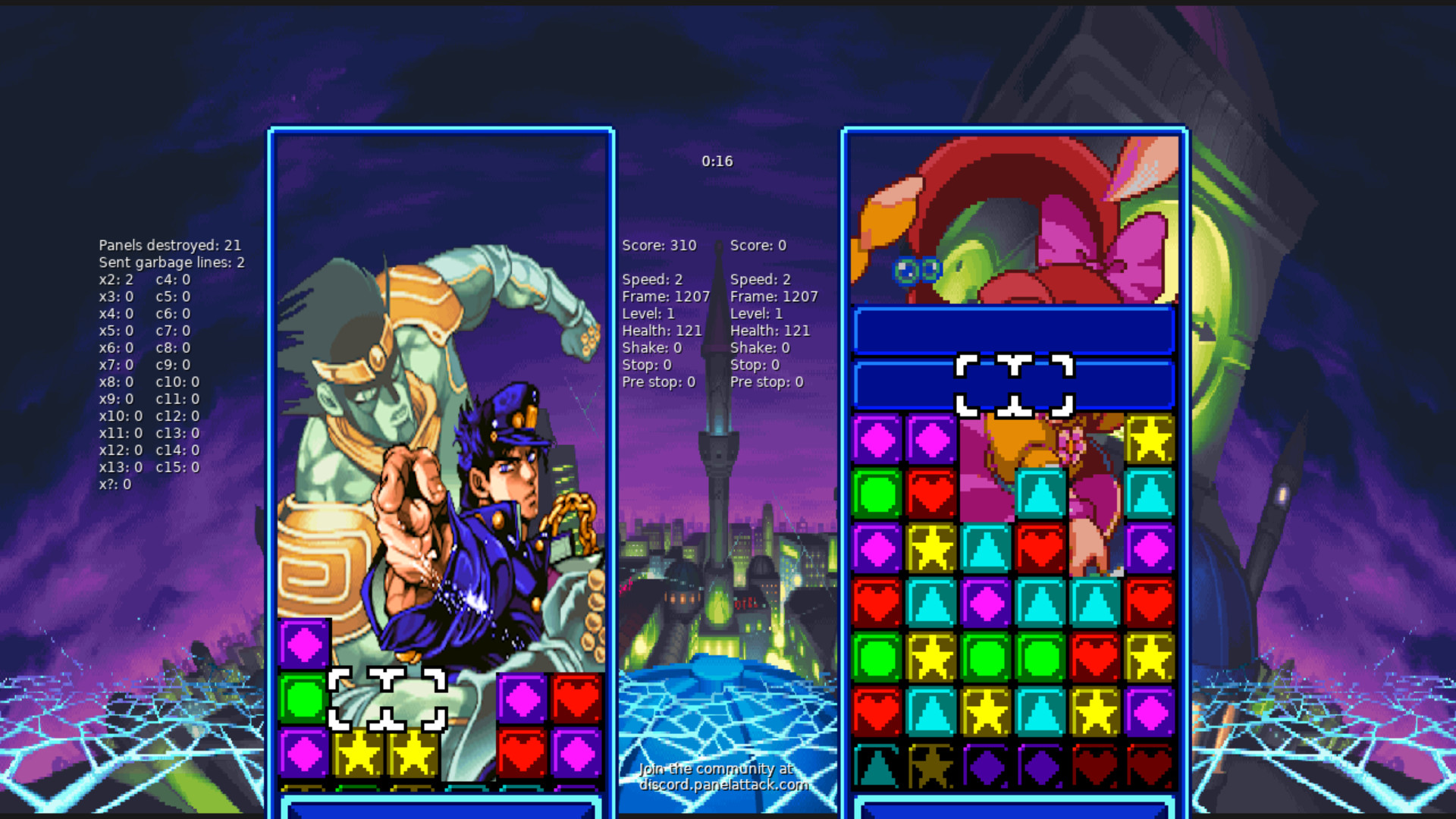The image size is (1456, 819).
Task: Click the magenta diamond panel at the right board's top-left
Action: (x=878, y=438)
